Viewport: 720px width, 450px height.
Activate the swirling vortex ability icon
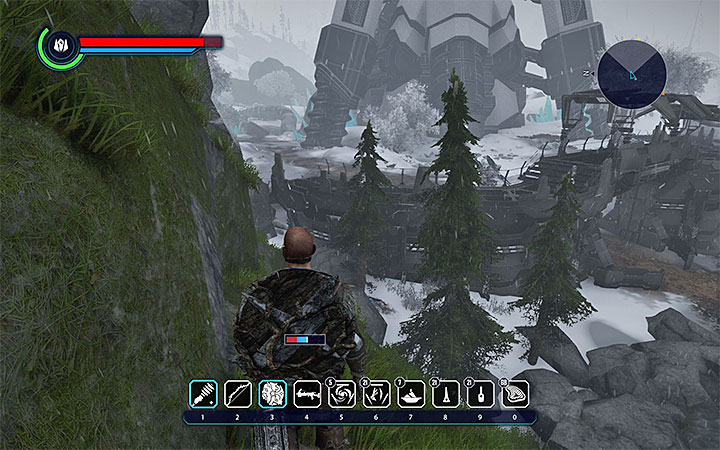click(342, 394)
